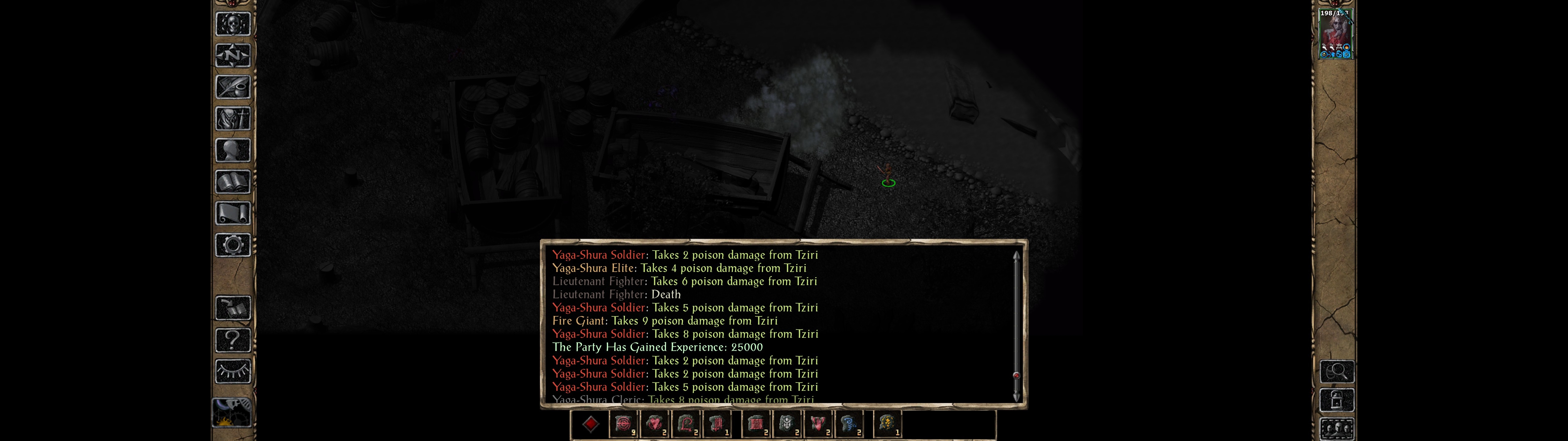The width and height of the screenshot is (1568, 441).
Task: Show the character record via head silhouette
Action: [233, 150]
